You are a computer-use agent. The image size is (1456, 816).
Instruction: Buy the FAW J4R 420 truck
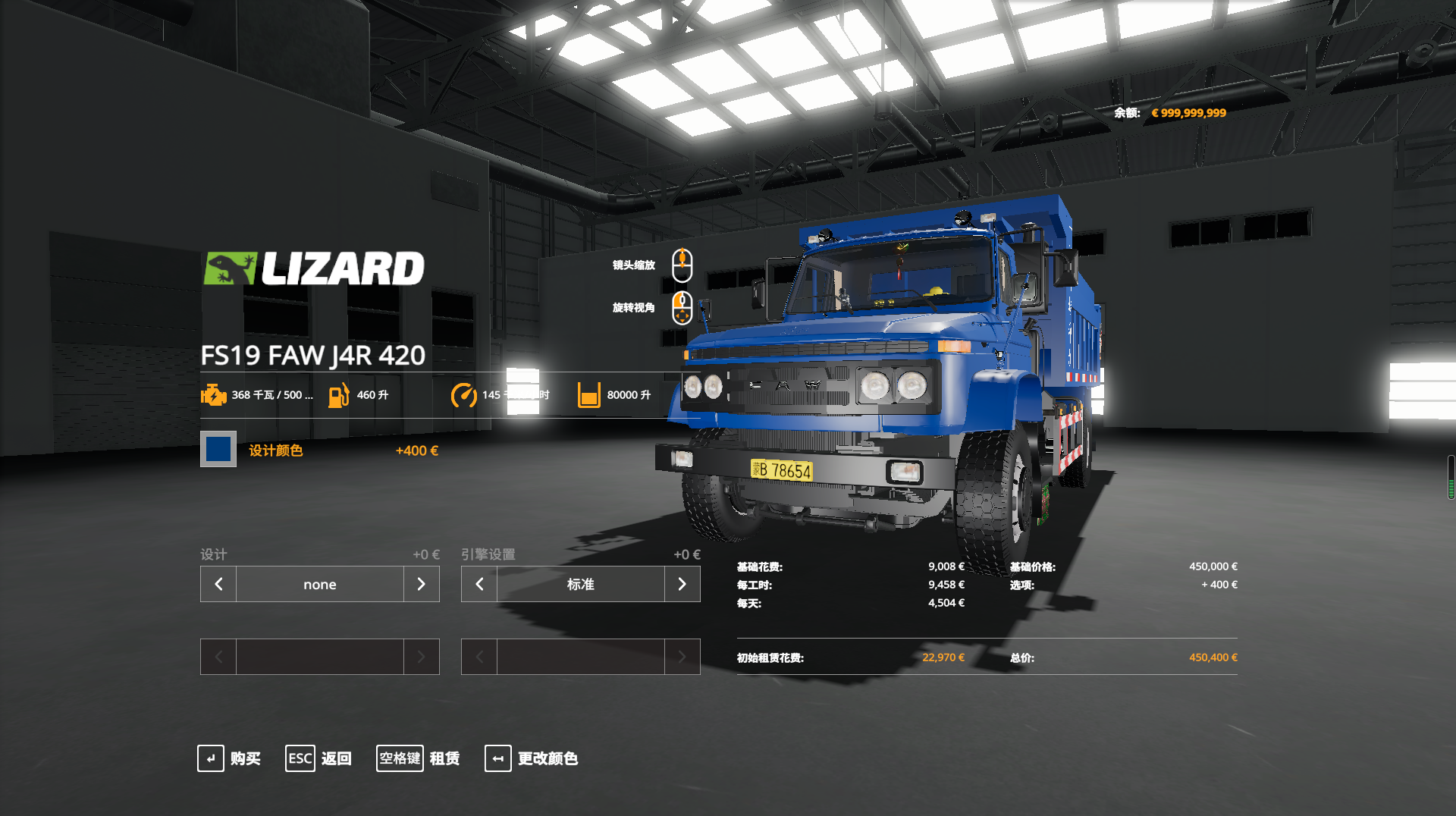click(229, 758)
